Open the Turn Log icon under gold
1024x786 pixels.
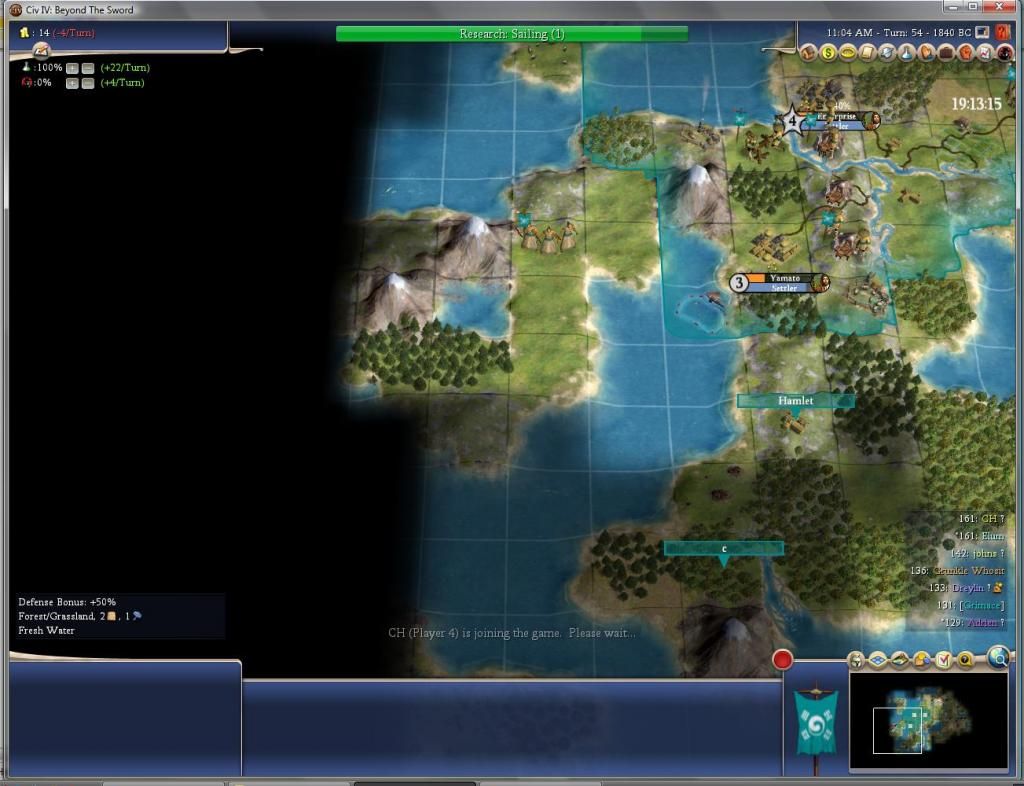pos(41,50)
